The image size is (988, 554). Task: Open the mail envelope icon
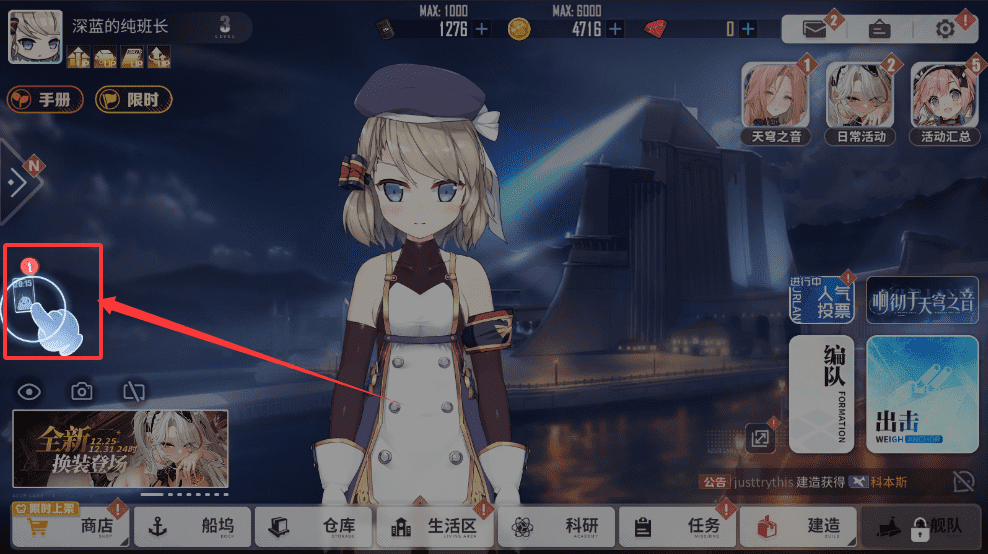tap(816, 29)
